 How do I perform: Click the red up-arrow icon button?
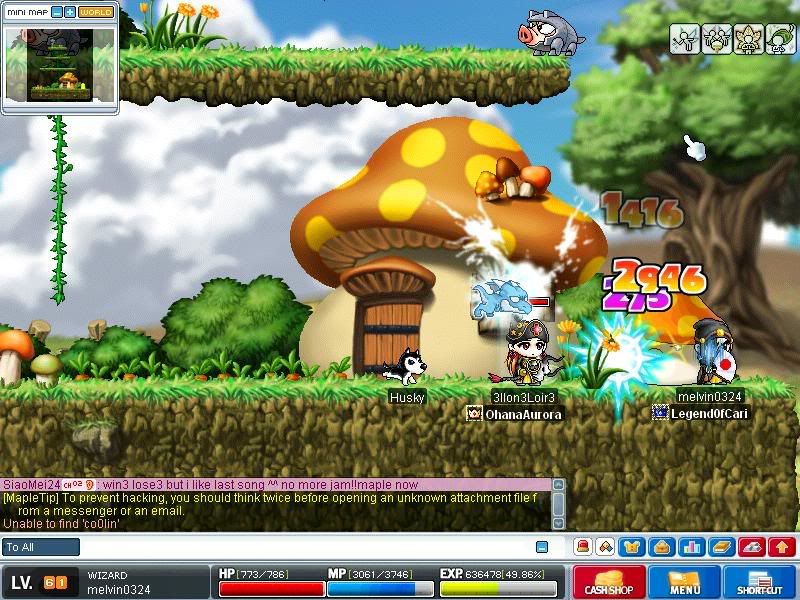pyautogui.click(x=782, y=547)
